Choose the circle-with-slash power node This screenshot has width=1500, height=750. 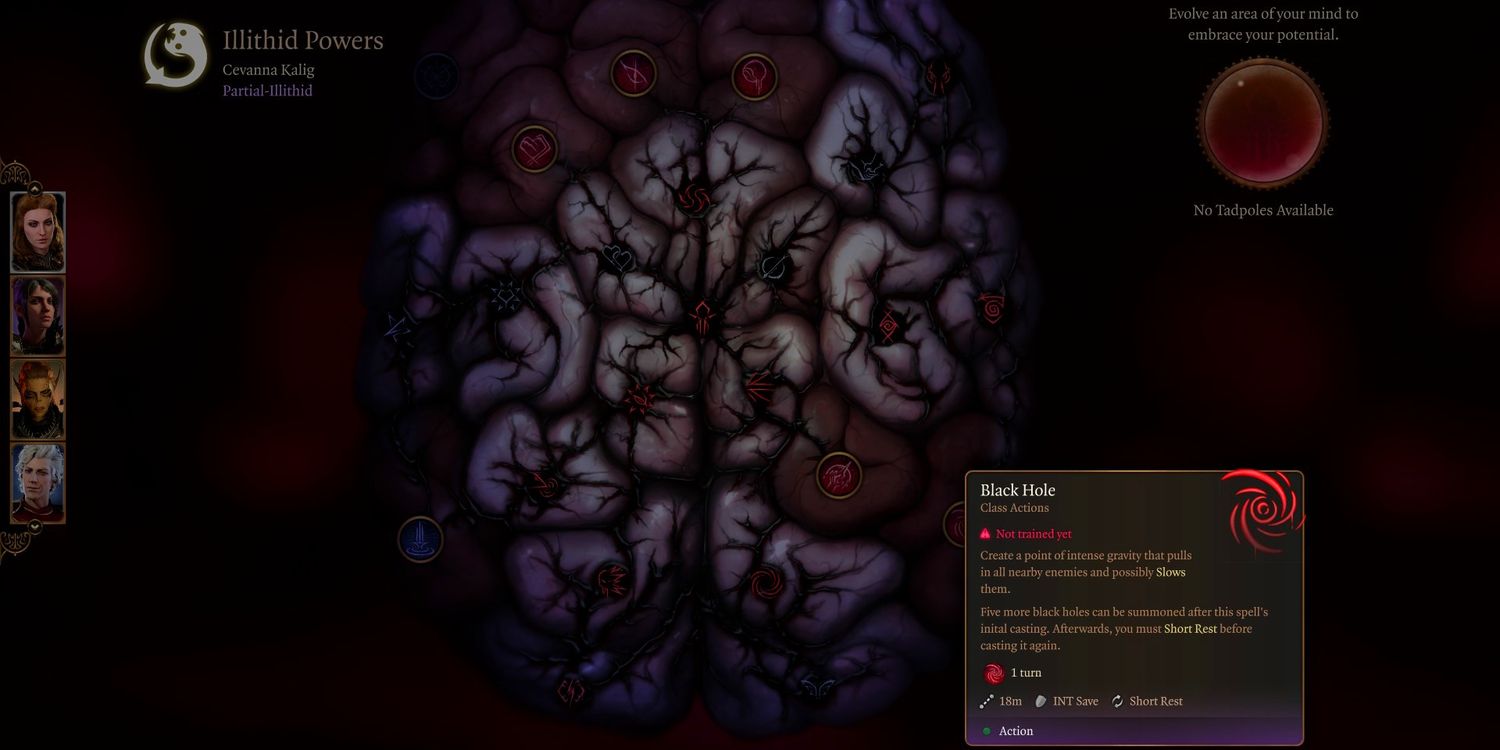[774, 266]
